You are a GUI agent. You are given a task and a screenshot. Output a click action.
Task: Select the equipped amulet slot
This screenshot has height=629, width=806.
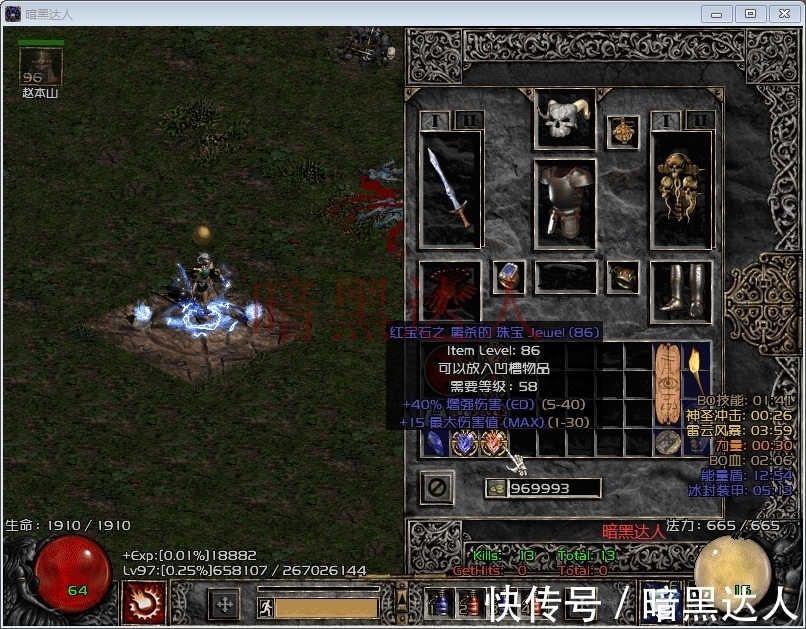(x=623, y=131)
